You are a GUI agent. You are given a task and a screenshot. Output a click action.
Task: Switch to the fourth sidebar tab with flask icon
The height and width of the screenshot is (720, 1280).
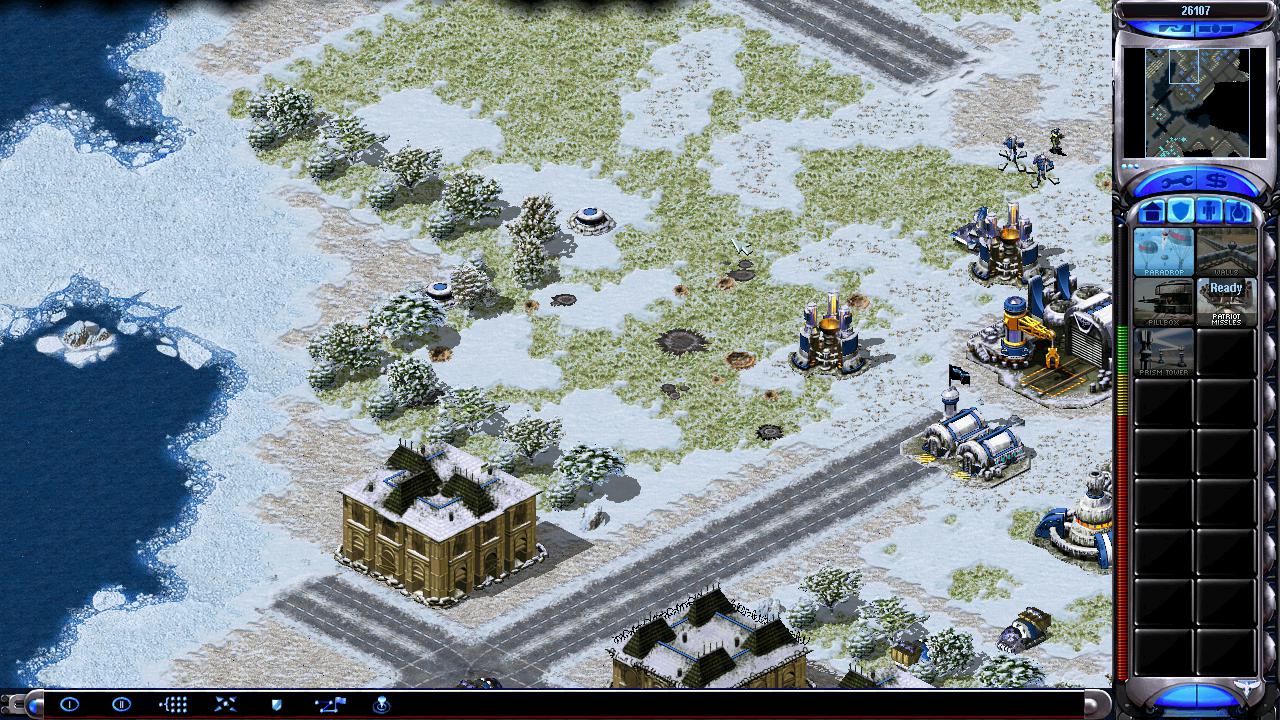pos(1237,211)
